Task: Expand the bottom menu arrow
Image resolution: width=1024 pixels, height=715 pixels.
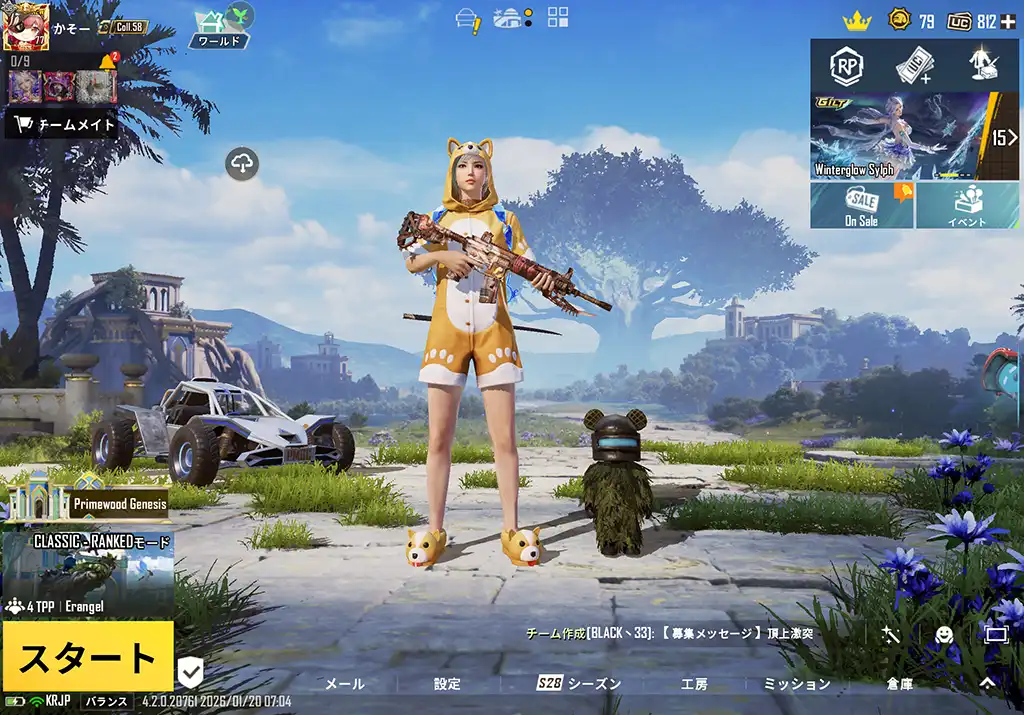Action: [987, 683]
